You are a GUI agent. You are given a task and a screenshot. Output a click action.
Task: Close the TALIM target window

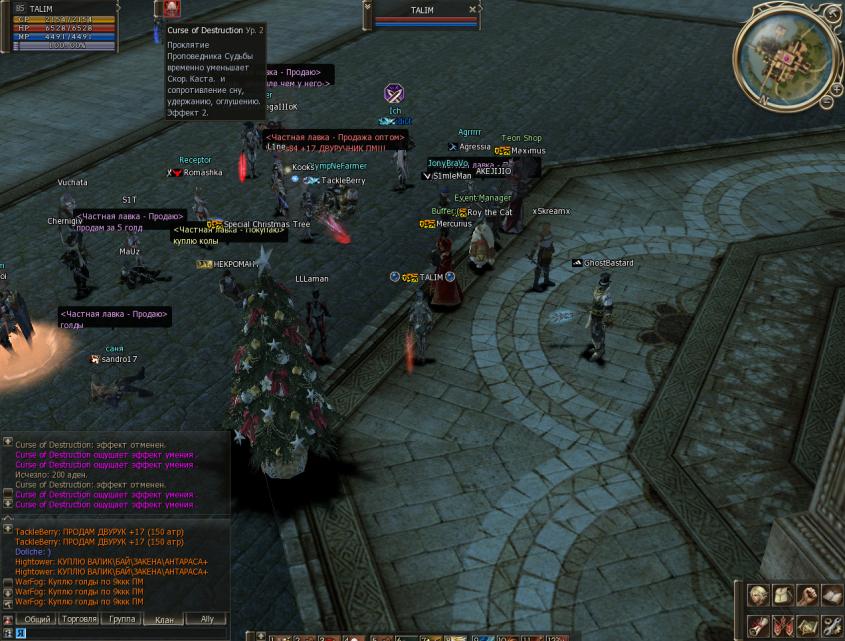tap(473, 10)
